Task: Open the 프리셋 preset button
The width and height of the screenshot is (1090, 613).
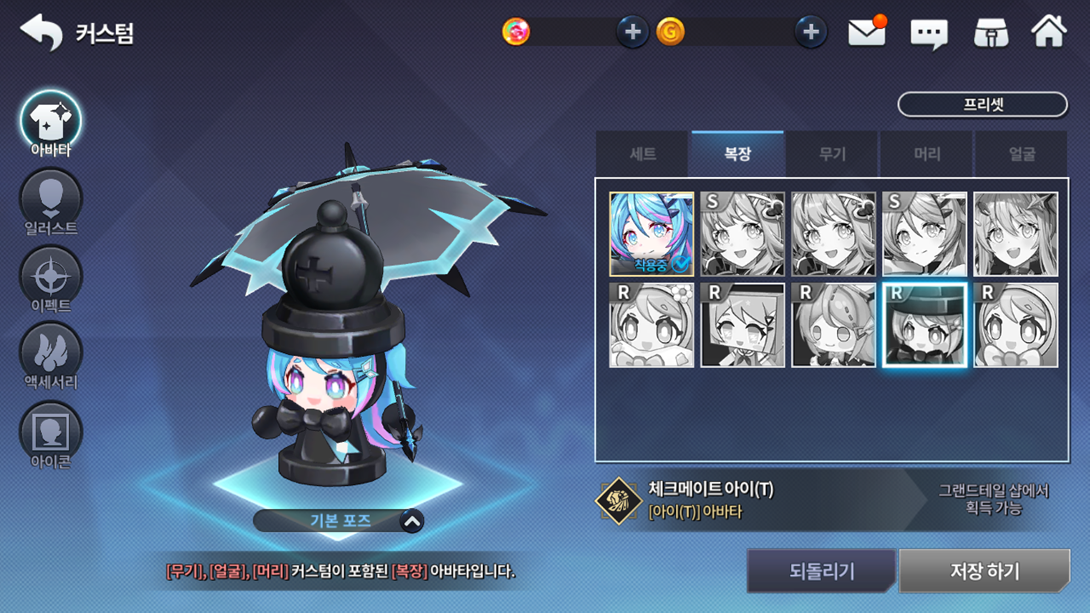Action: coord(982,104)
